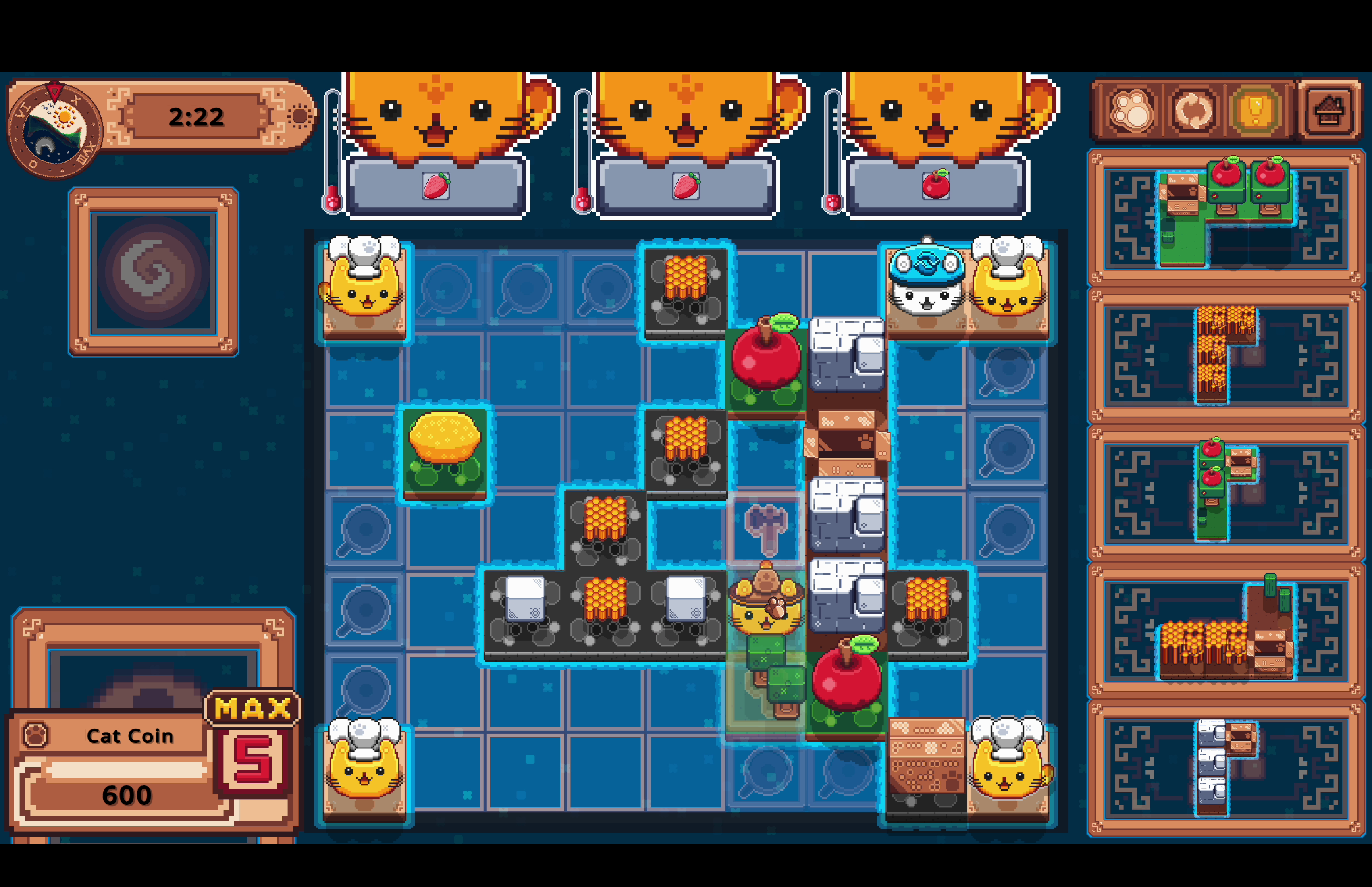The width and height of the screenshot is (1372, 887).
Task: Select the honeycomb-and-dirt piece card
Action: point(1226,630)
